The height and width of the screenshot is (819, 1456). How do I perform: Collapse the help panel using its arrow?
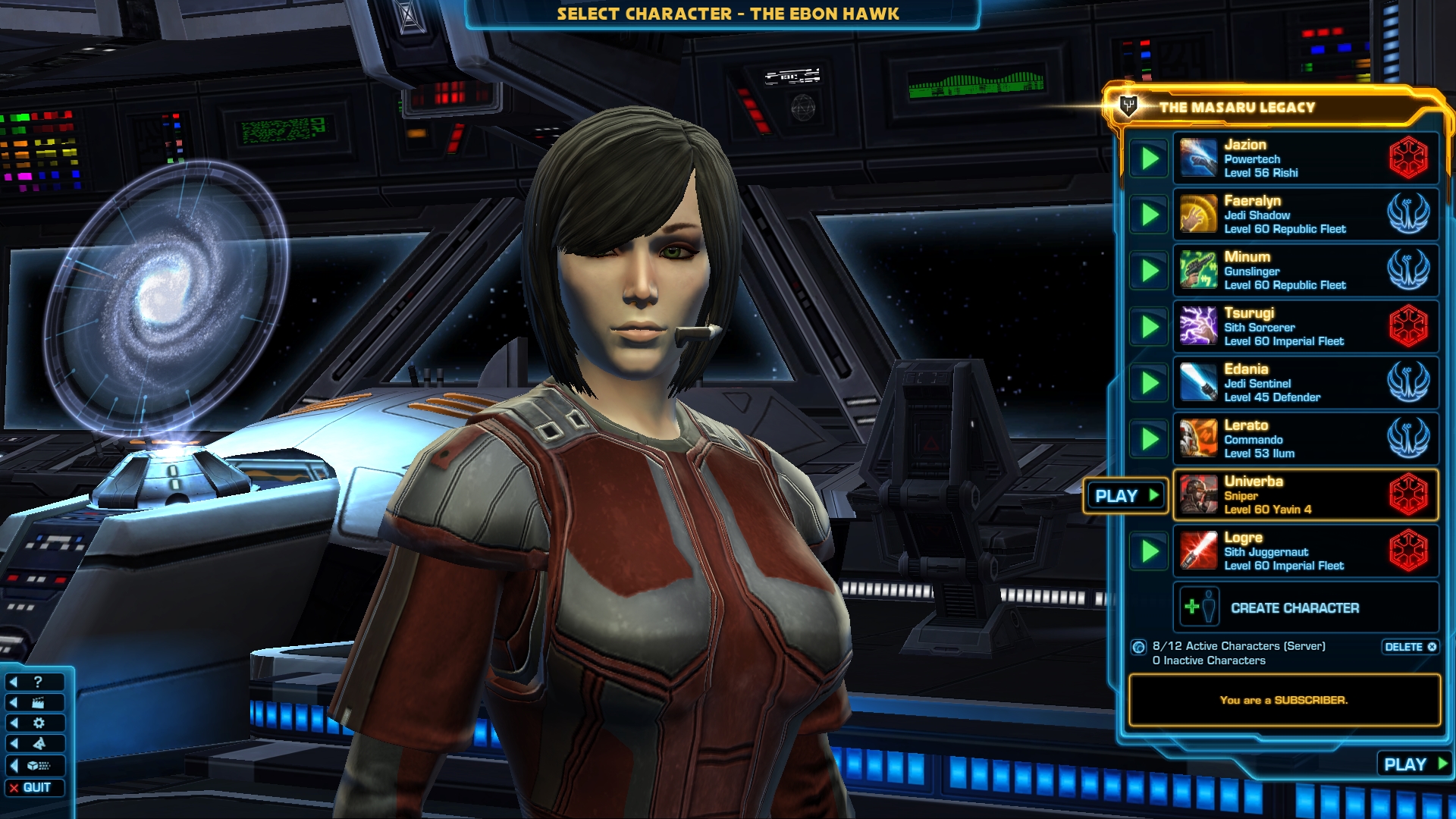click(x=14, y=681)
